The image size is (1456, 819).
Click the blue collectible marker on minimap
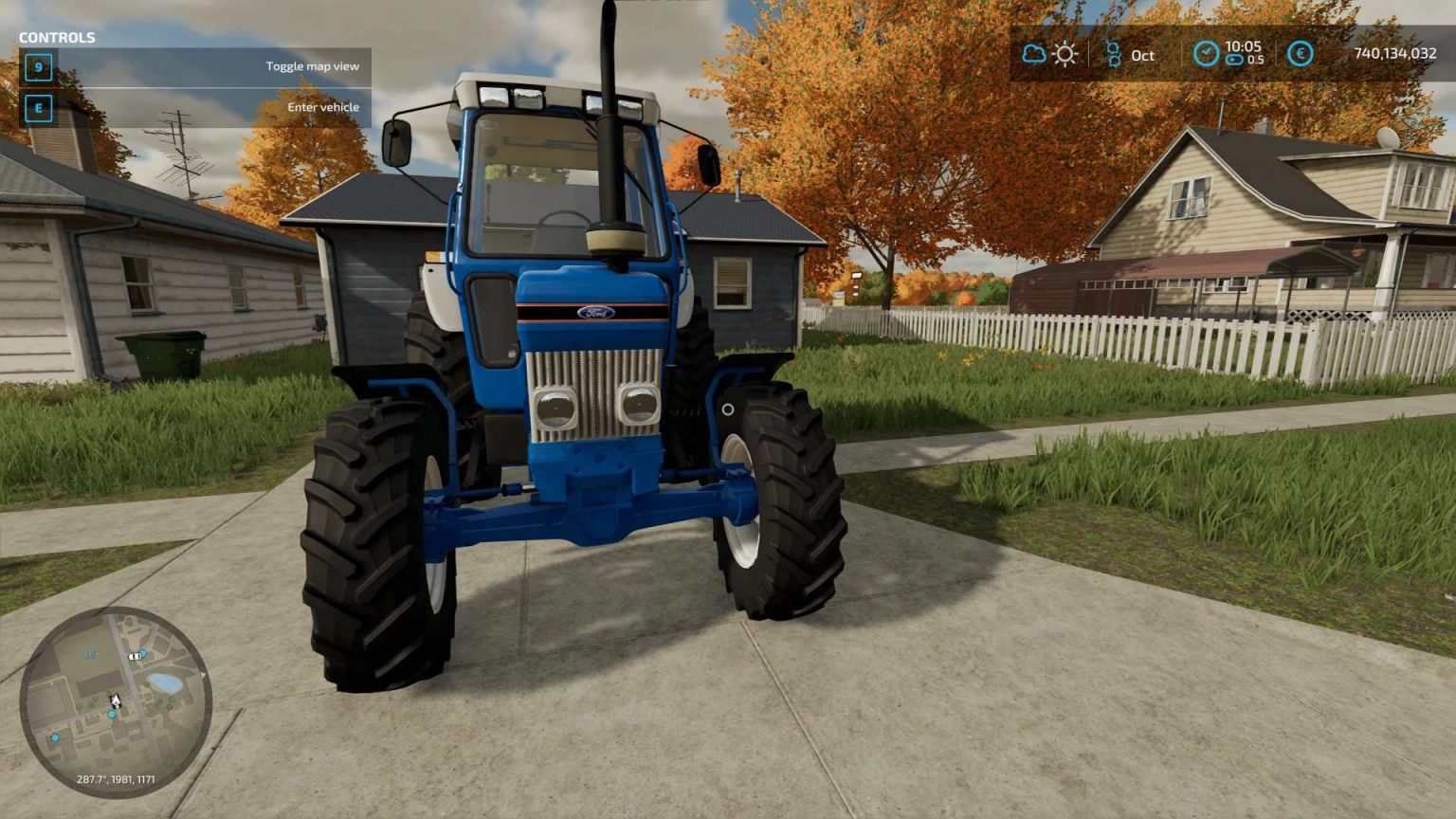[112, 714]
